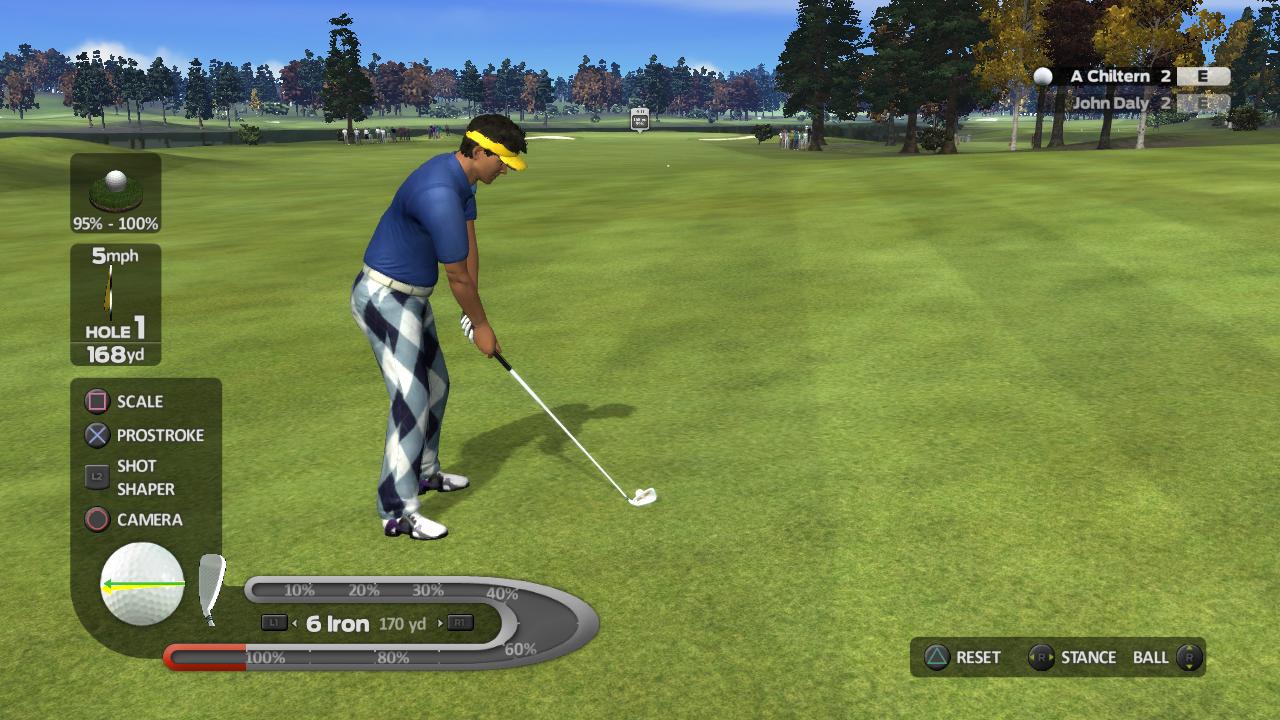Click the Camera circle button icon
Screen dimensions: 1280x720
tap(95, 521)
